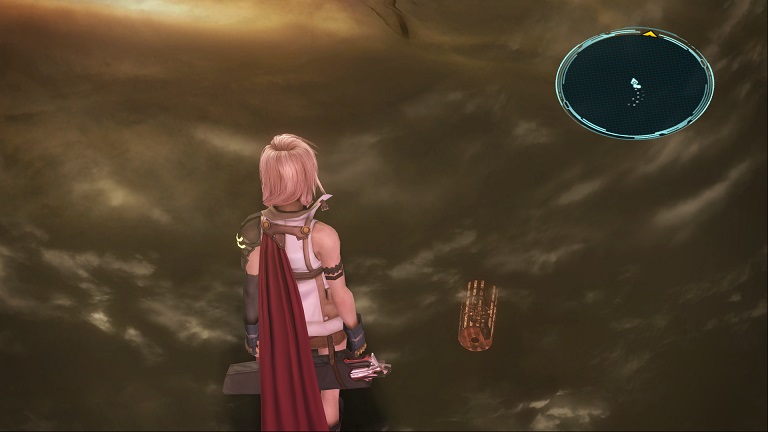
Task: Select the yellow arrow marker on minimap rim
Action: click(649, 34)
